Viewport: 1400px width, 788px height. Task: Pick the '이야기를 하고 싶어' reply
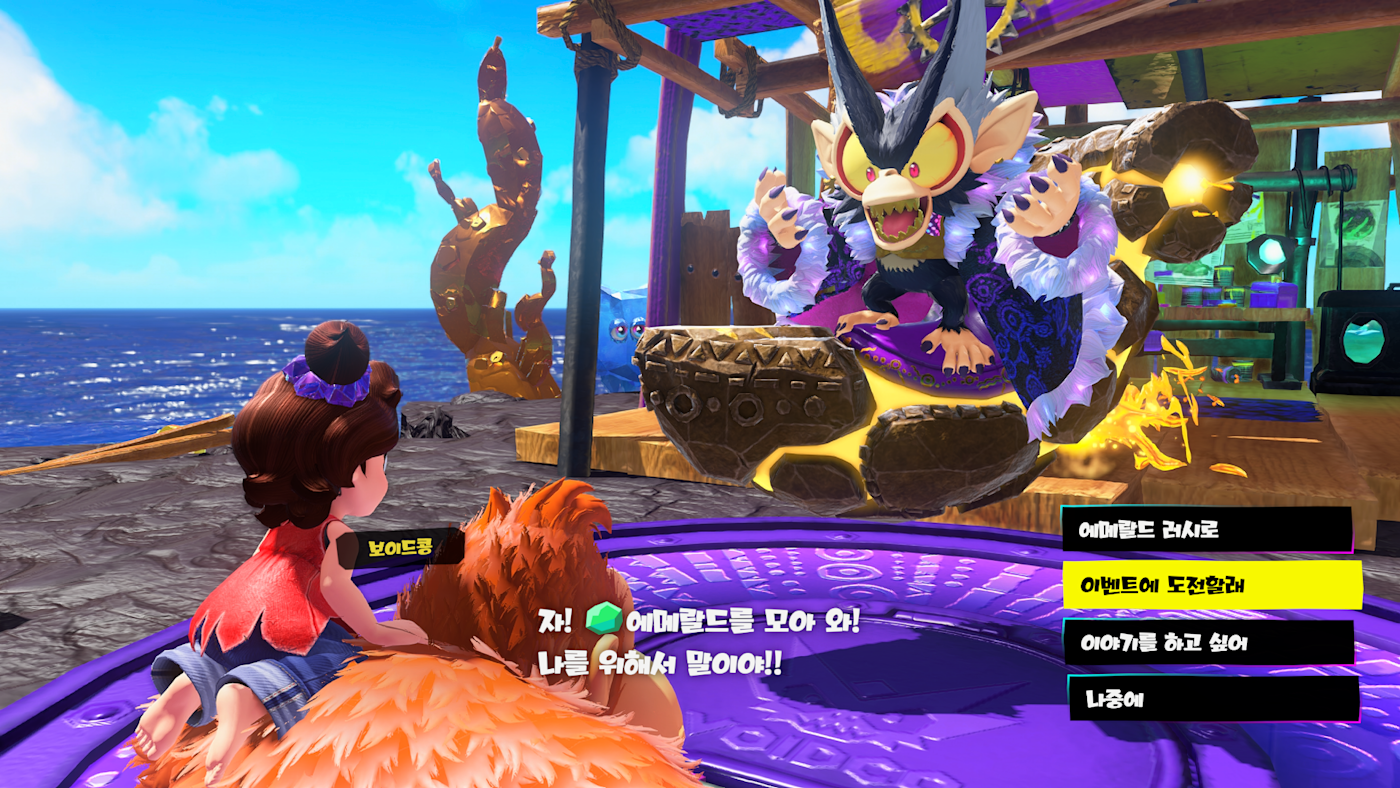(1208, 642)
